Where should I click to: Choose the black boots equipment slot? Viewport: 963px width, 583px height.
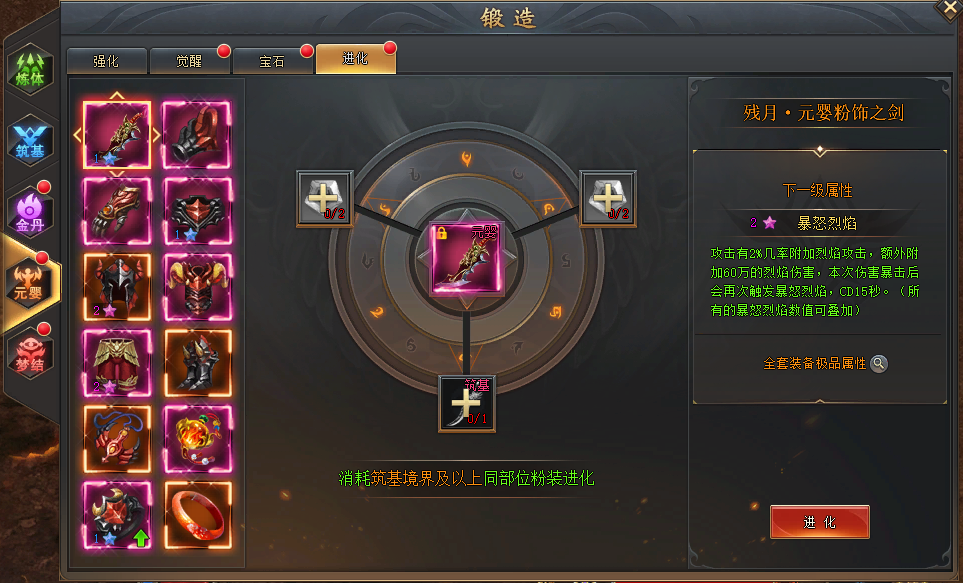pos(197,364)
